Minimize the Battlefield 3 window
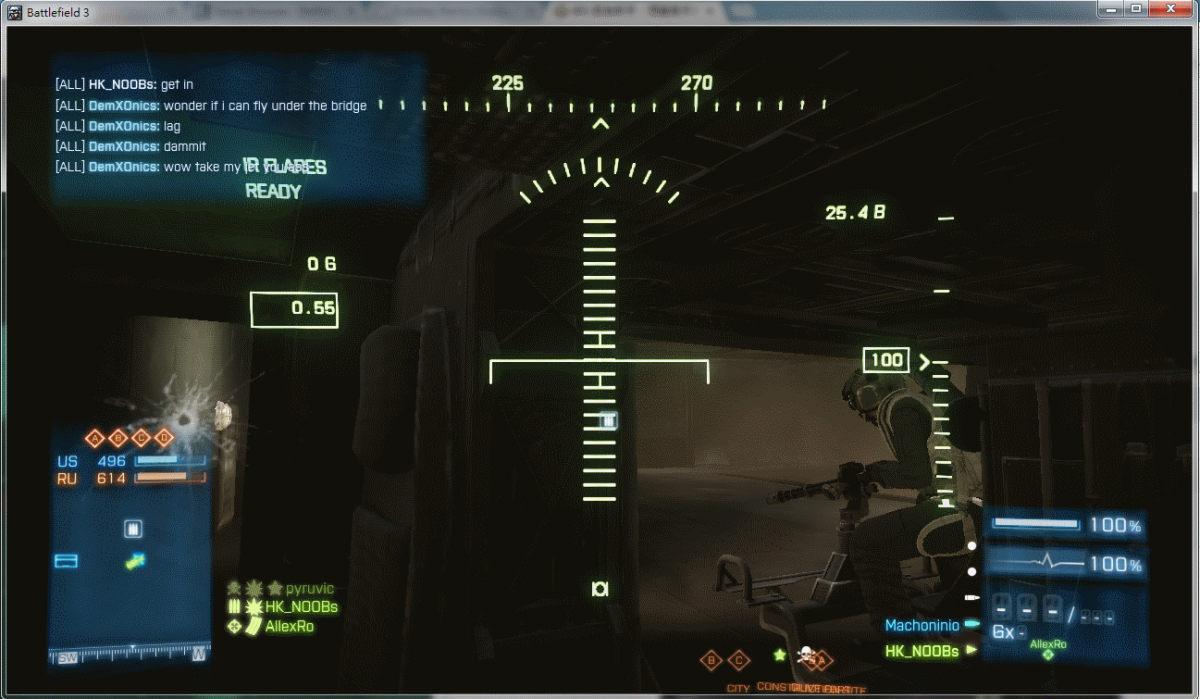 1112,9
